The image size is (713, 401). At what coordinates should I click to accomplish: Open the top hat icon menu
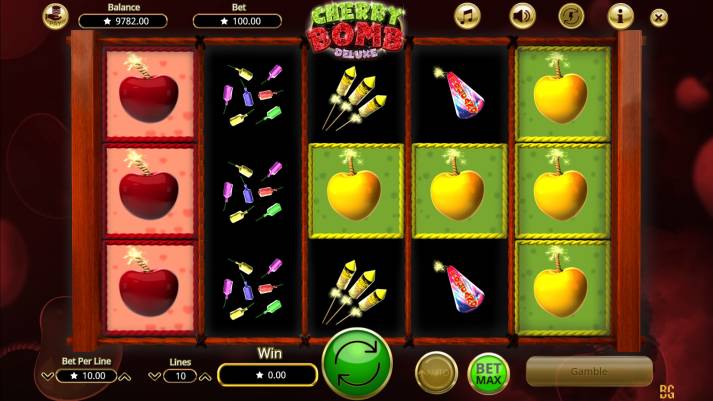pyautogui.click(x=56, y=15)
